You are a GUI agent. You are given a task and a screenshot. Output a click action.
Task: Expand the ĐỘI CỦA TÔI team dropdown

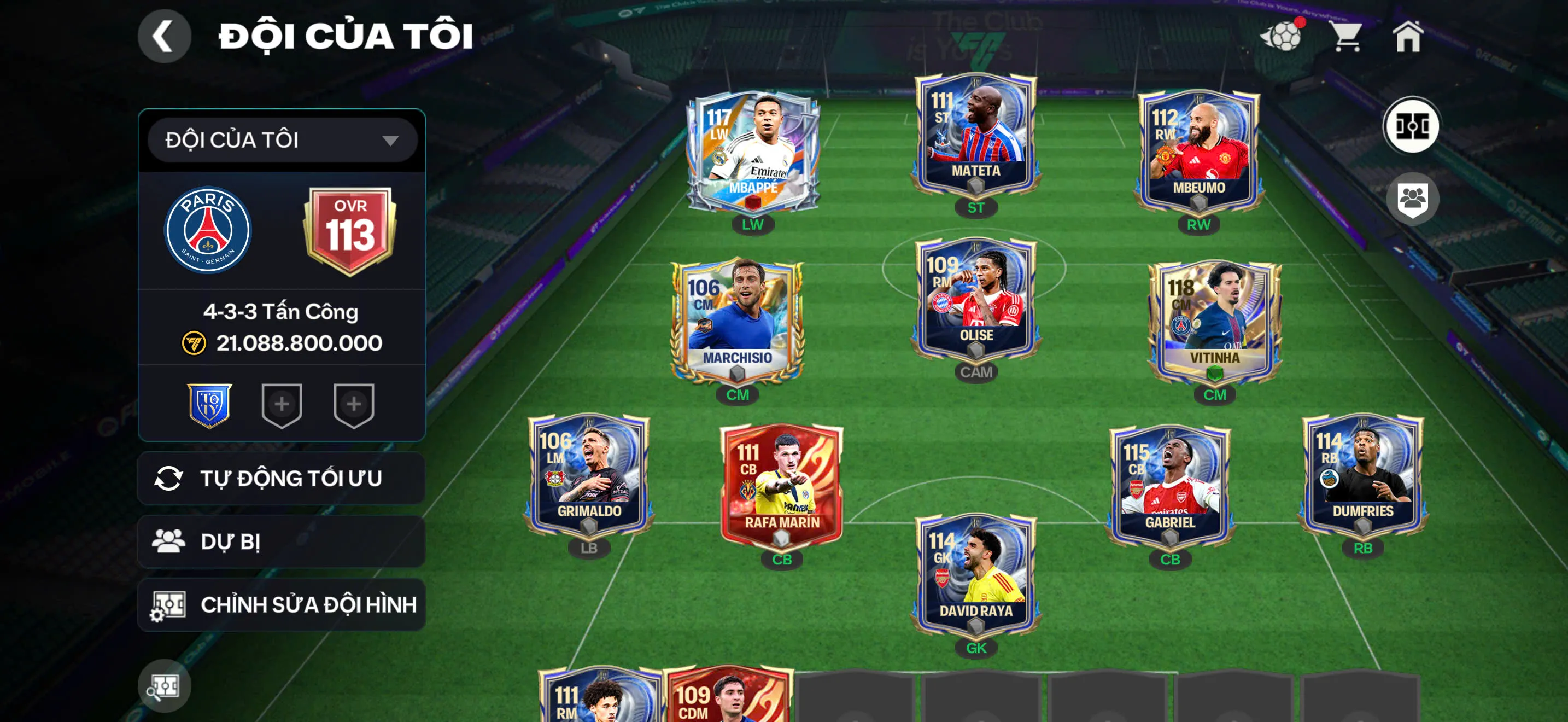[x=282, y=139]
